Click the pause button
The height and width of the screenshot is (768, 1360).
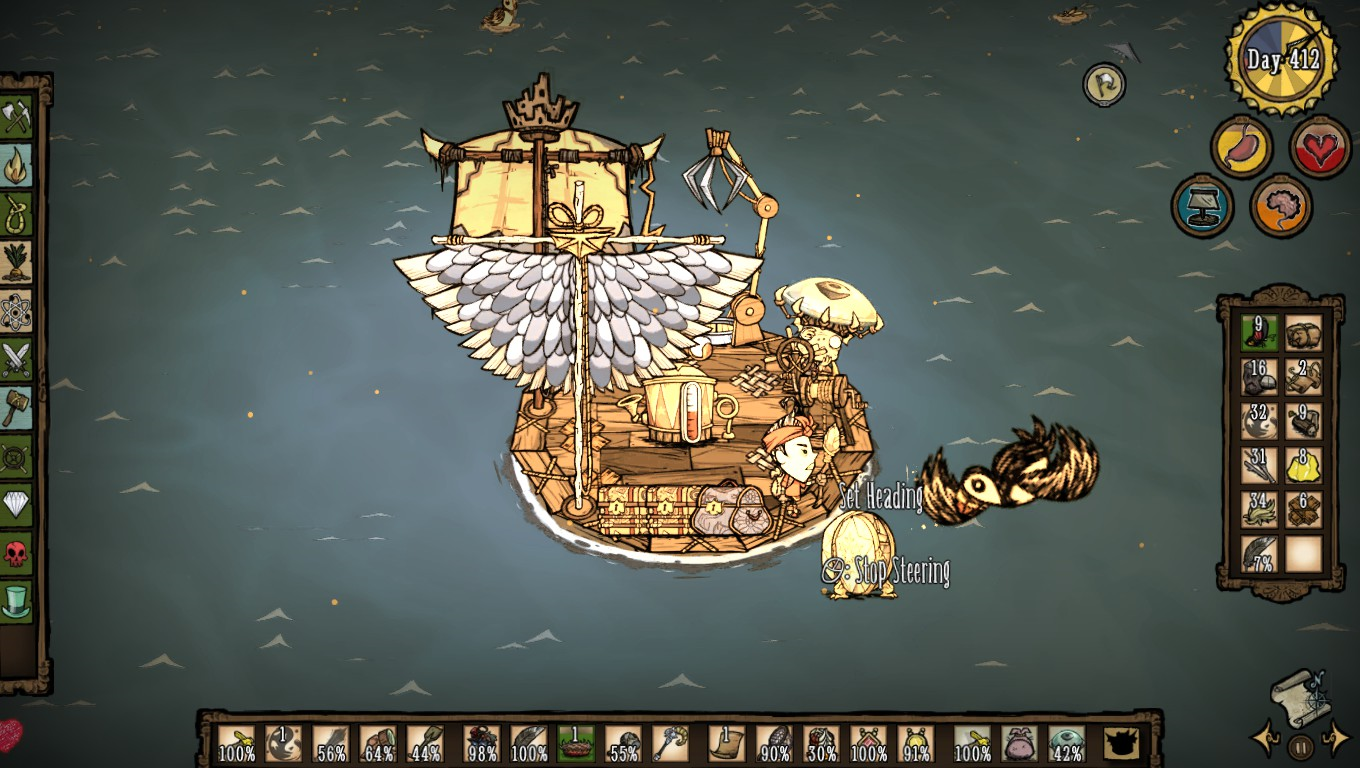[1300, 746]
